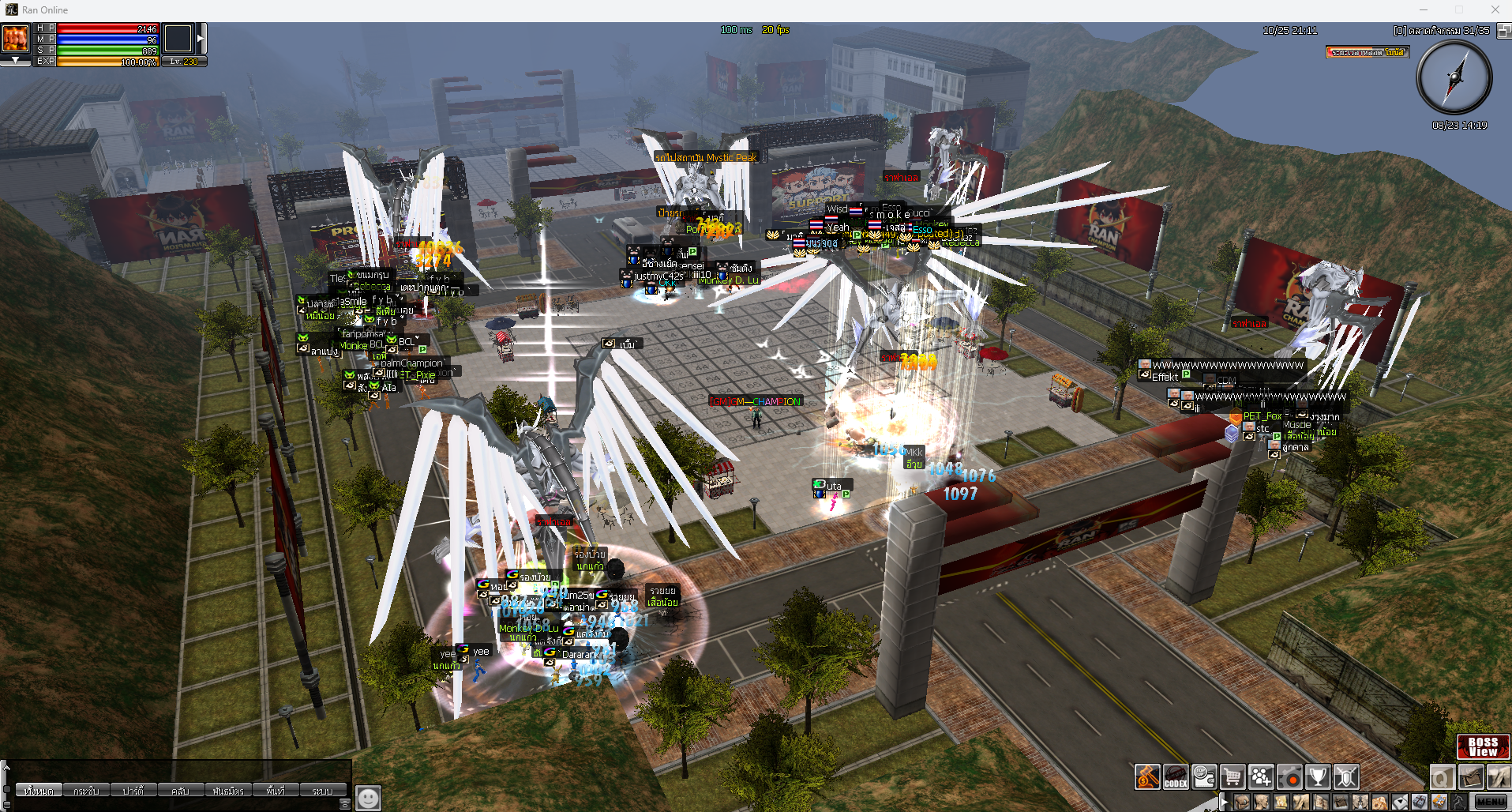Open the trophy ranking icon

pos(1318,777)
